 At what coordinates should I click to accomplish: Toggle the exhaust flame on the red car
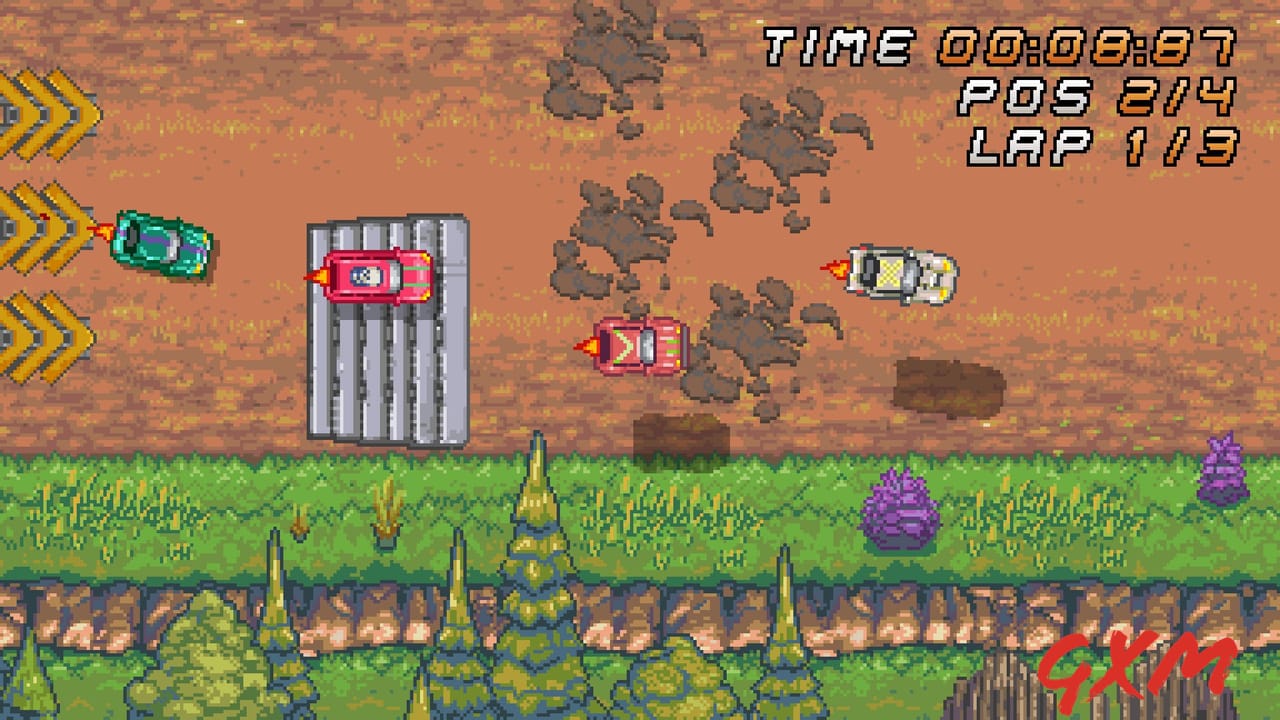click(590, 347)
